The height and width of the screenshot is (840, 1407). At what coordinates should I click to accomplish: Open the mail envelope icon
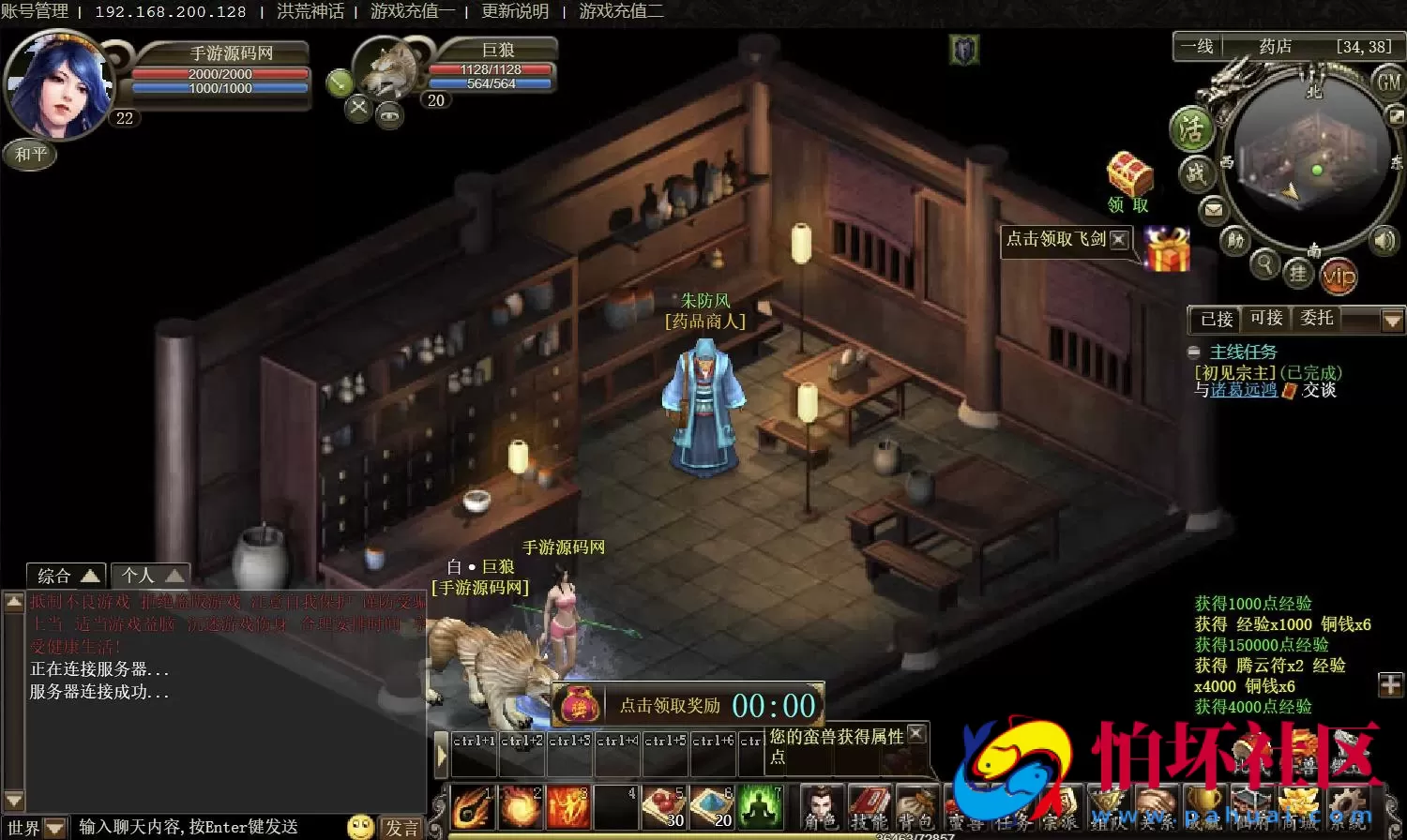point(1214,209)
